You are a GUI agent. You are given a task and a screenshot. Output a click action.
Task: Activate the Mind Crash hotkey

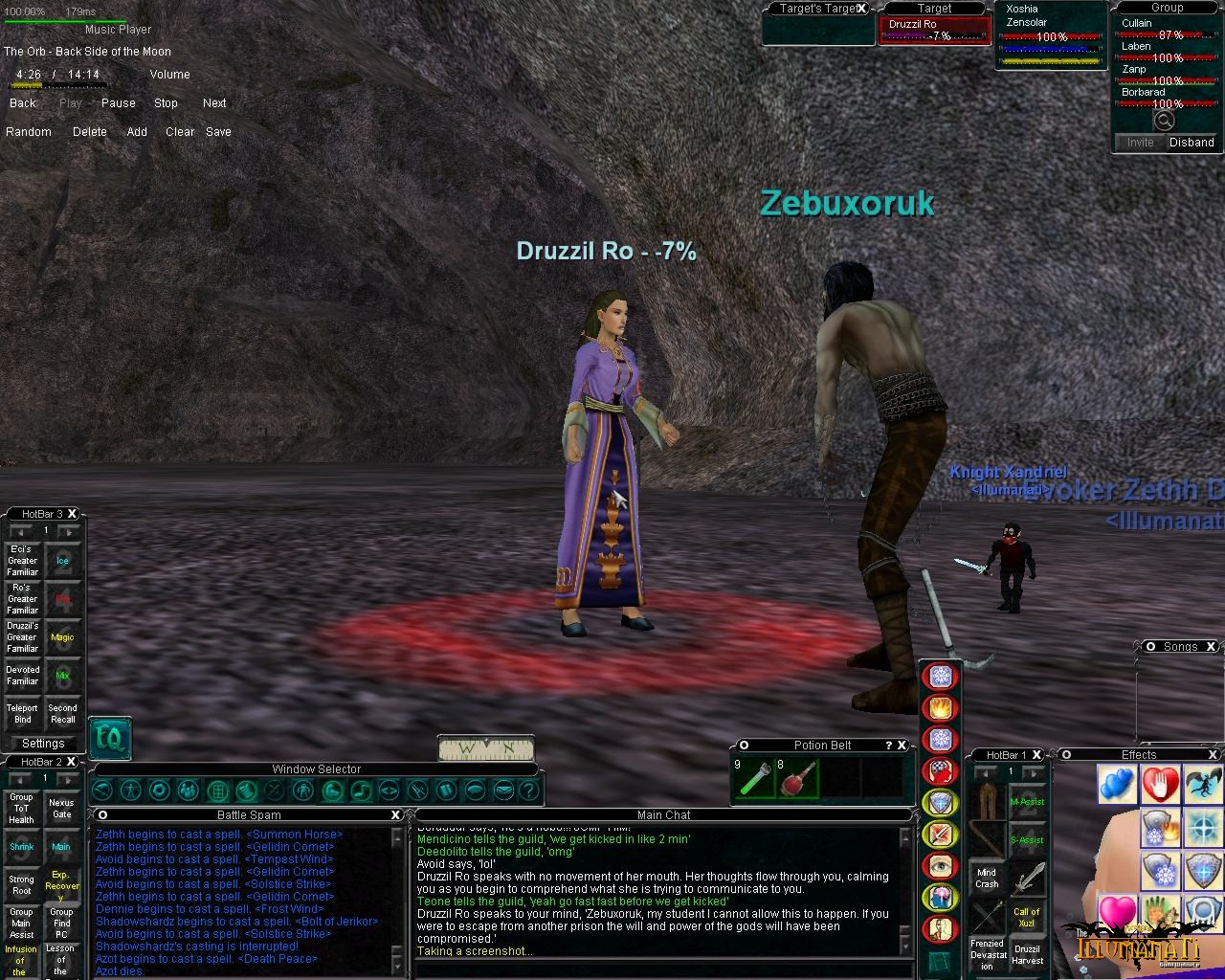pos(988,878)
